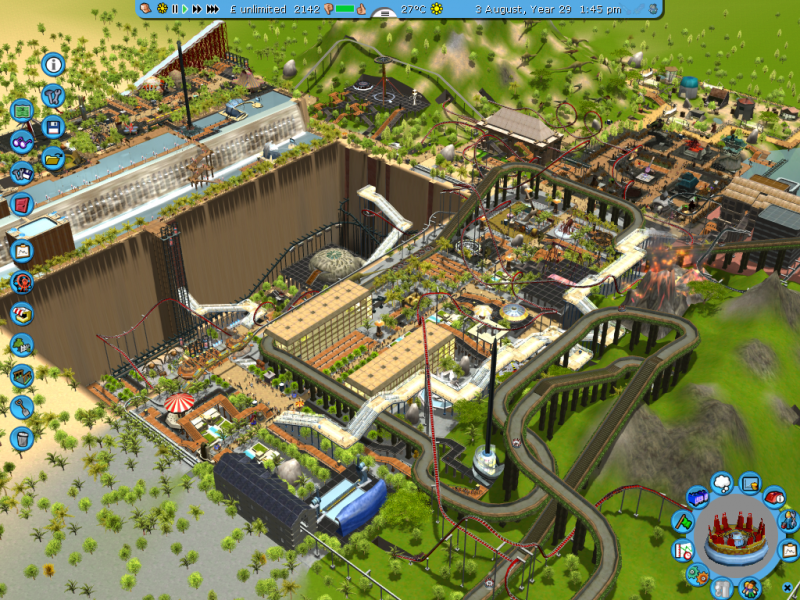Image resolution: width=800 pixels, height=600 pixels.
Task: Click the floppy disk save icon
Action: [54, 127]
